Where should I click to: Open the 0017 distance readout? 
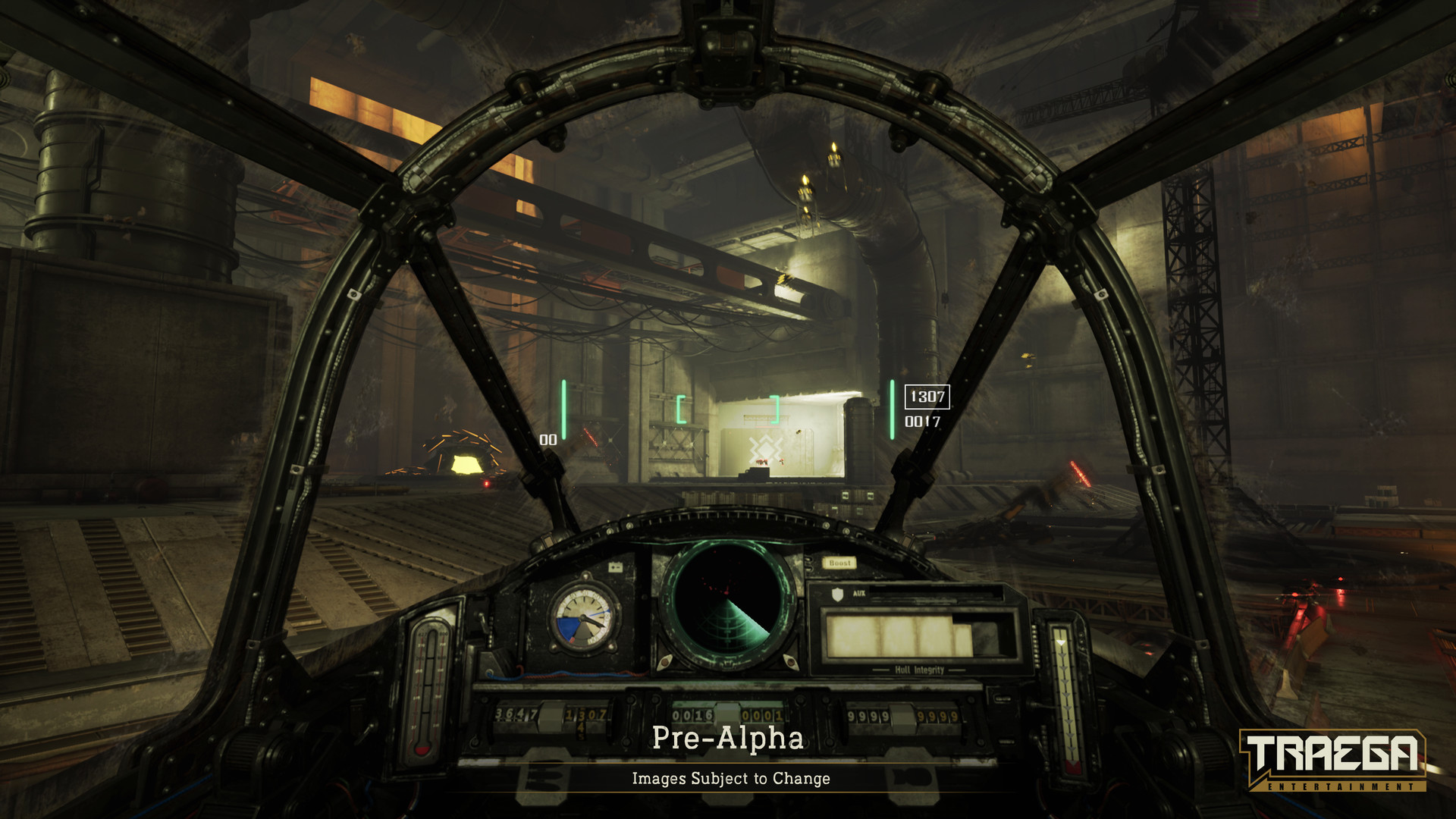(922, 422)
